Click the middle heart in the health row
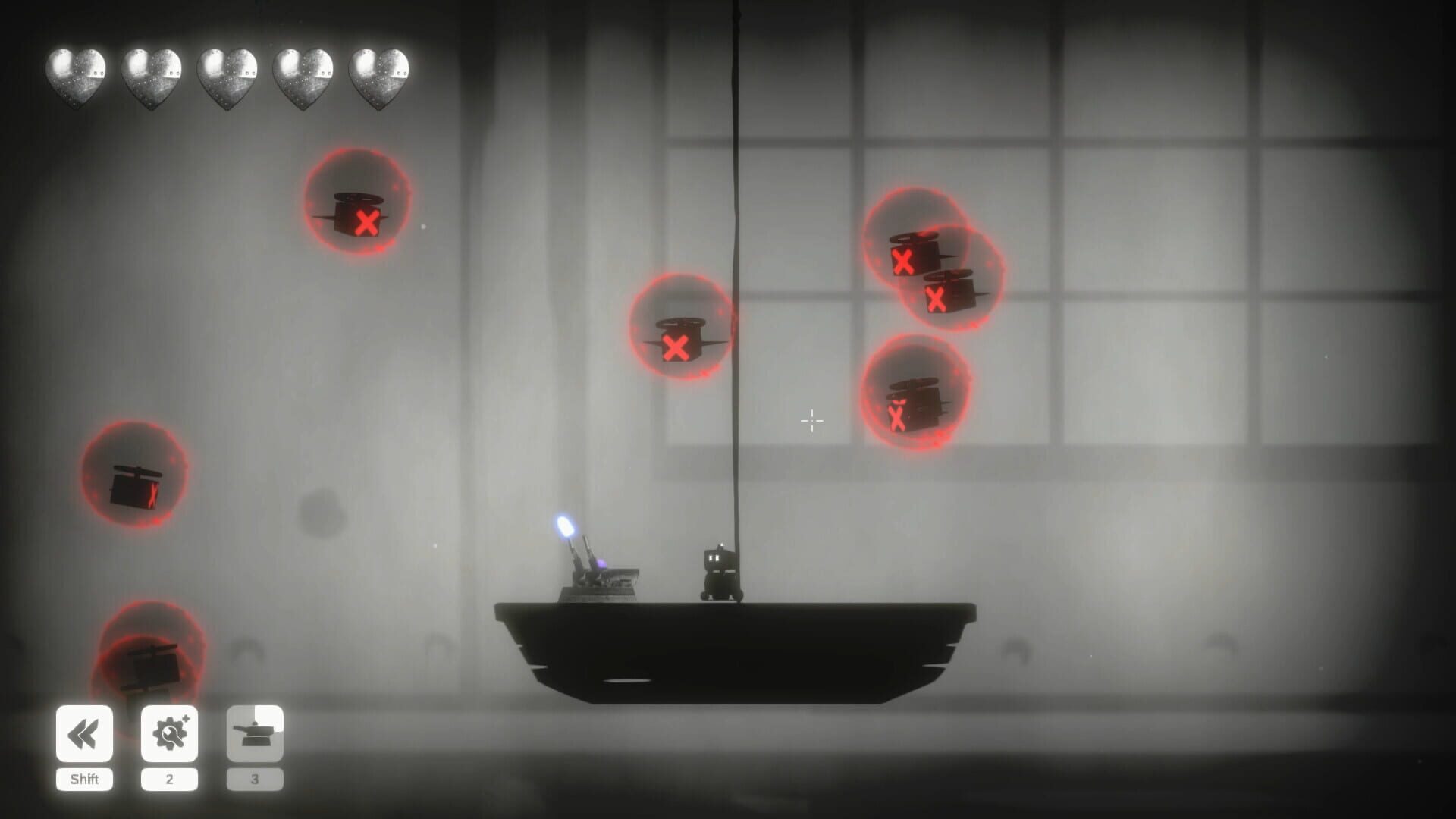This screenshot has height=819, width=1456. (226, 76)
